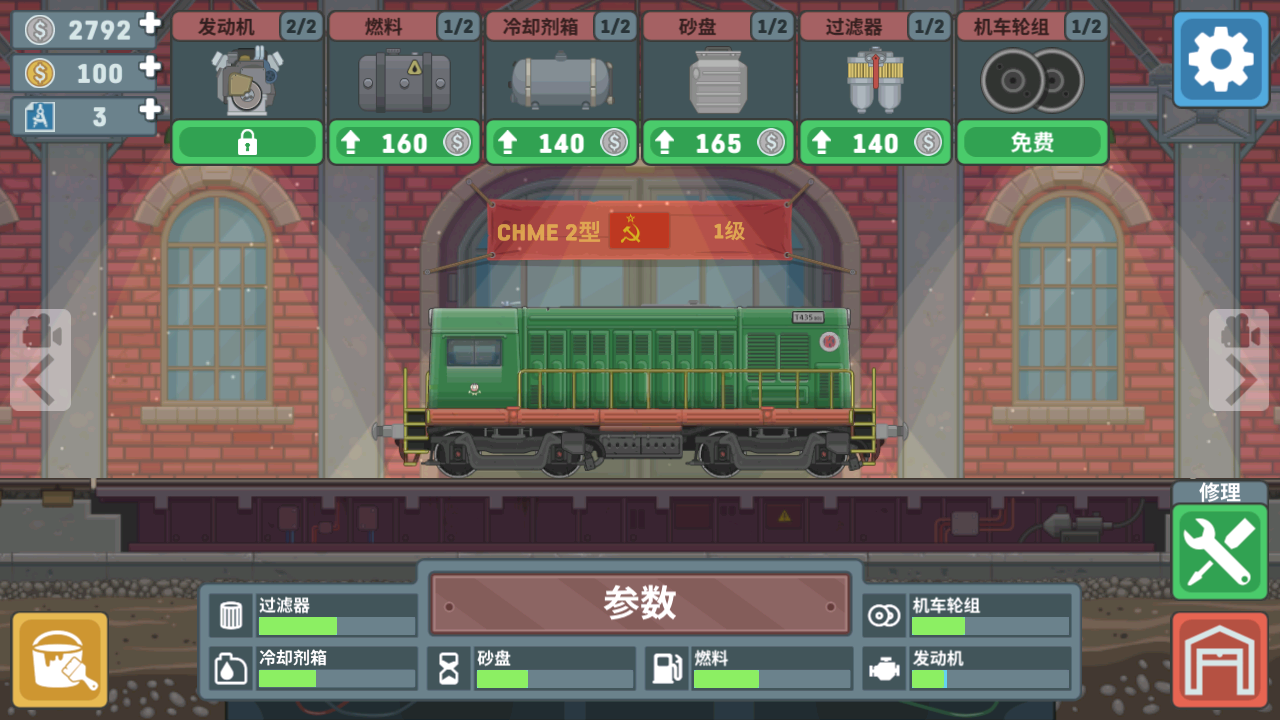Select the 过滤器 filter part icon
Viewport: 1280px width, 720px height.
[x=875, y=80]
